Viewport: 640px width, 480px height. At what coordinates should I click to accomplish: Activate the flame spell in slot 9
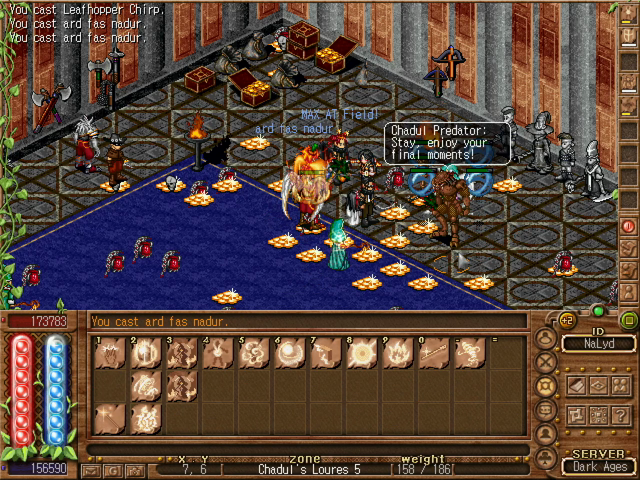(395, 354)
